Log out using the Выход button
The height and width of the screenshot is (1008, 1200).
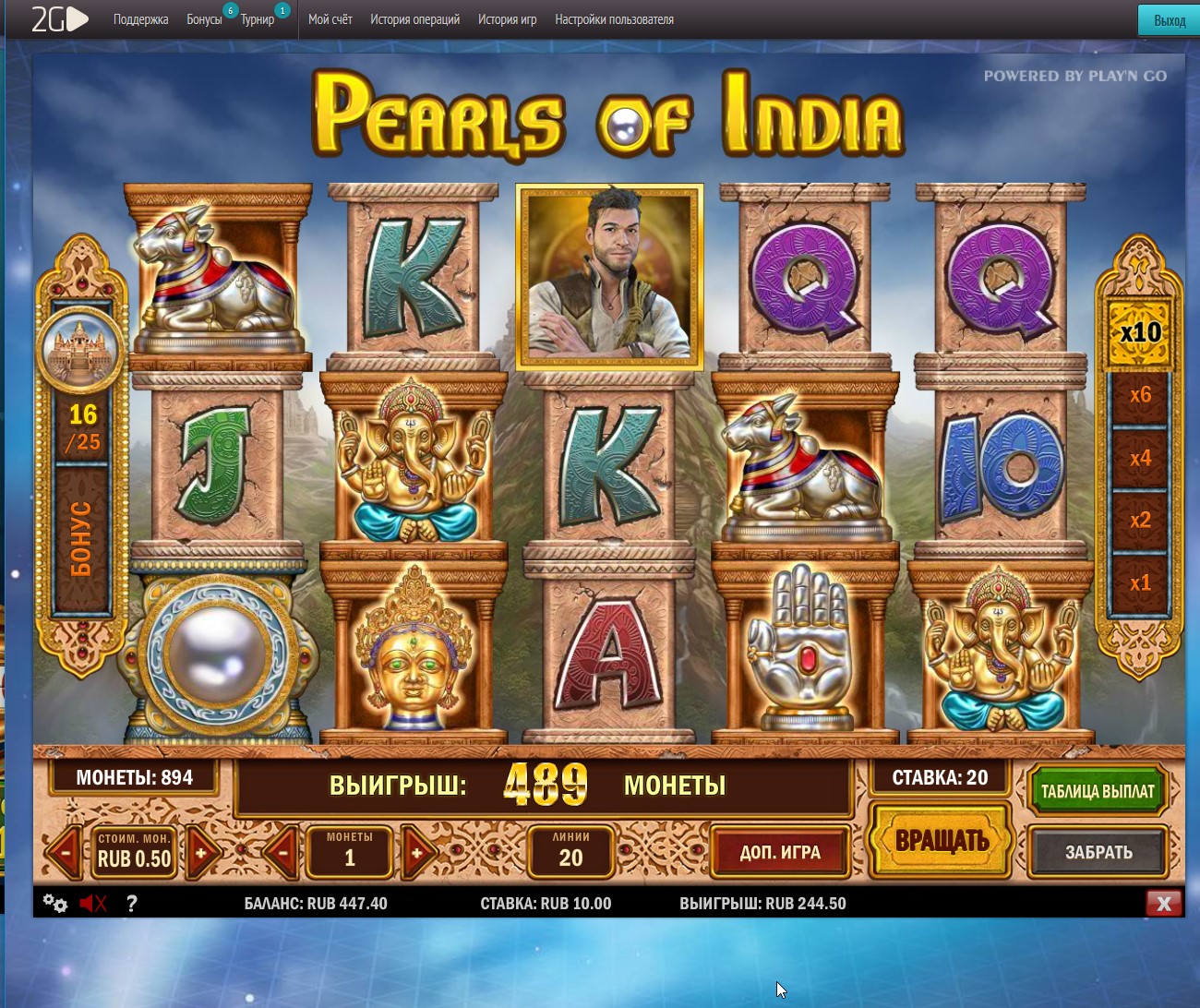(1170, 20)
